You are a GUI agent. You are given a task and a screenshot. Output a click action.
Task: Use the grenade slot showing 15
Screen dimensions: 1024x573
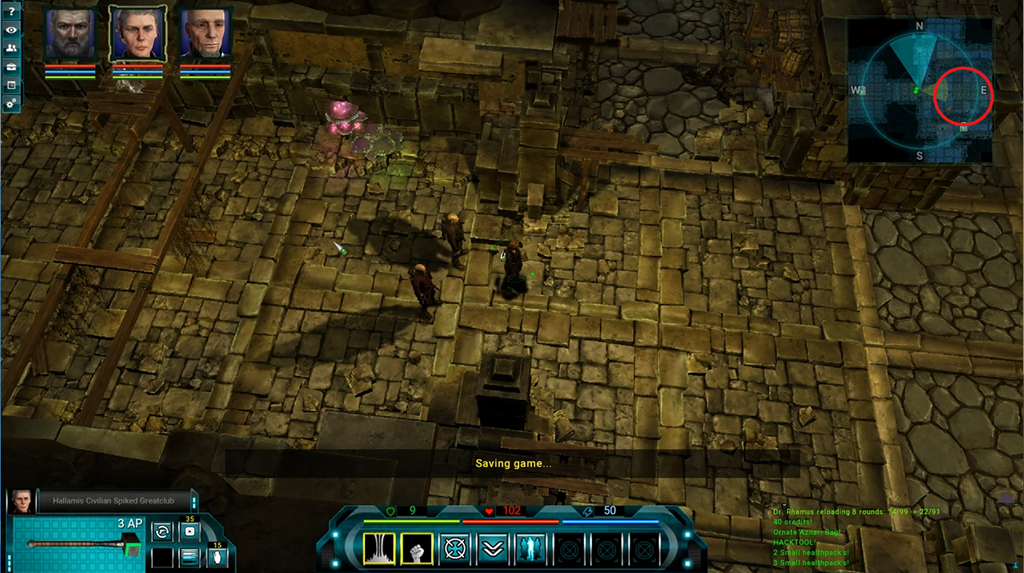(217, 557)
